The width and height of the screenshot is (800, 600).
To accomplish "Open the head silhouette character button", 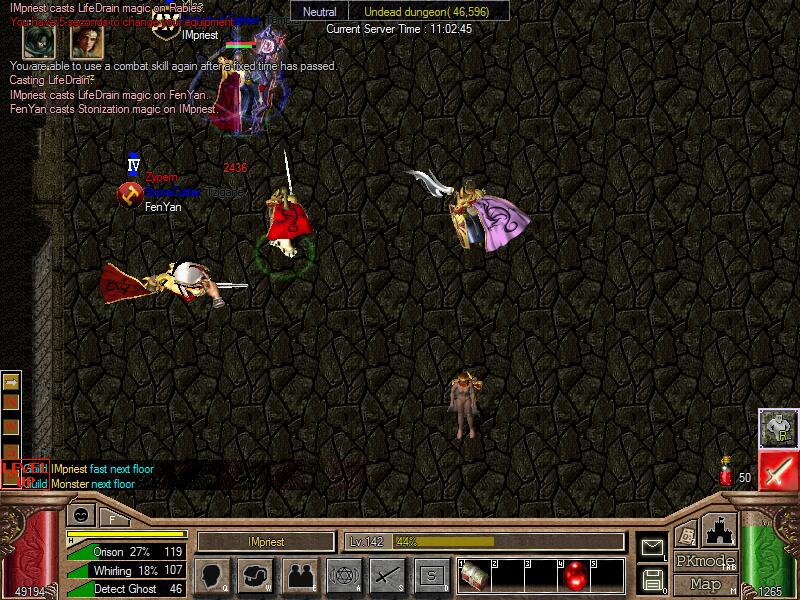I will click(210, 575).
